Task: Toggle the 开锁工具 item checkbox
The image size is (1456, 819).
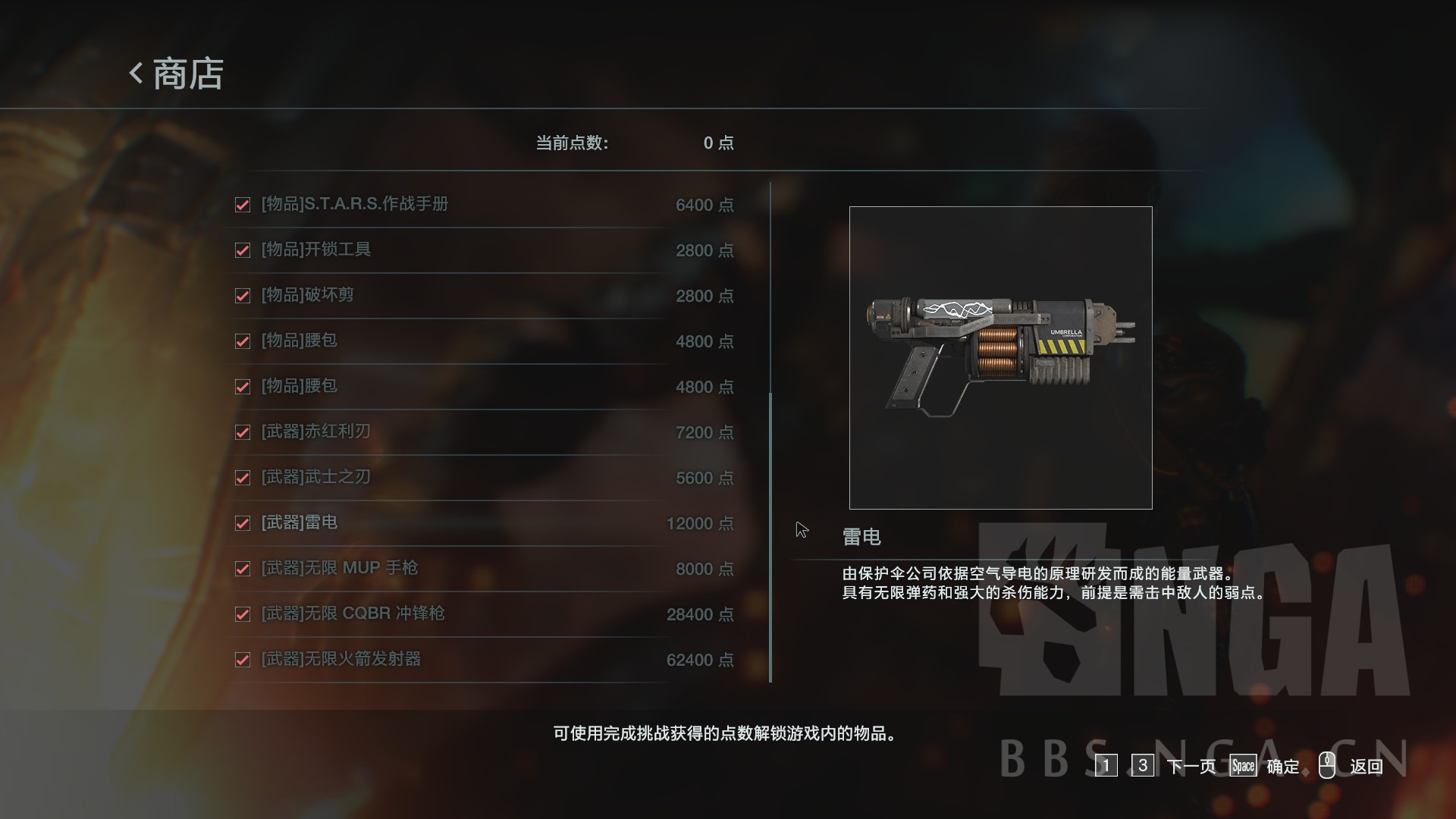Action: 243,250
